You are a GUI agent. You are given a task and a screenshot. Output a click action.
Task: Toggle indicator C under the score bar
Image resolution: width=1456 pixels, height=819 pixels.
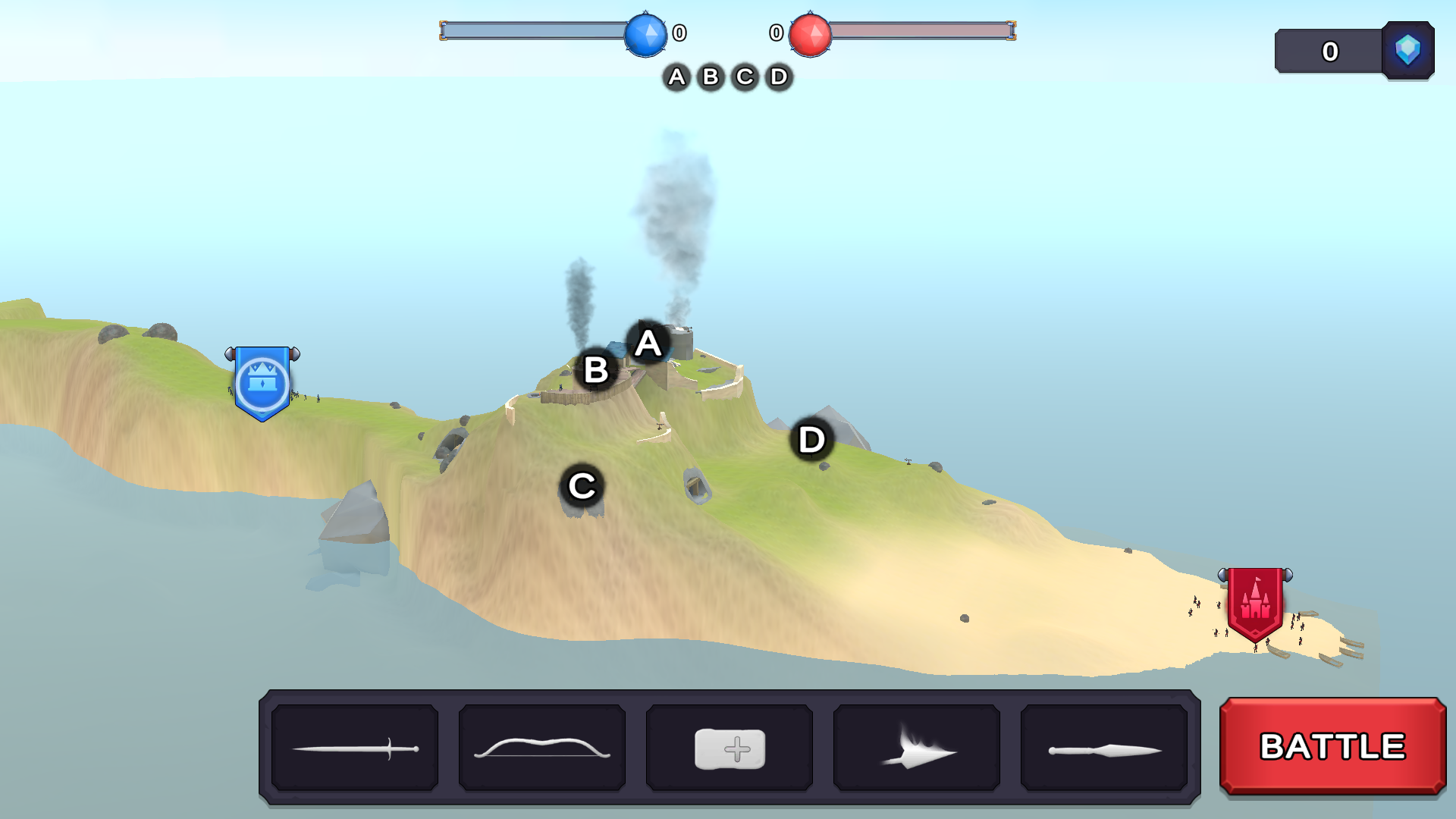click(x=744, y=77)
